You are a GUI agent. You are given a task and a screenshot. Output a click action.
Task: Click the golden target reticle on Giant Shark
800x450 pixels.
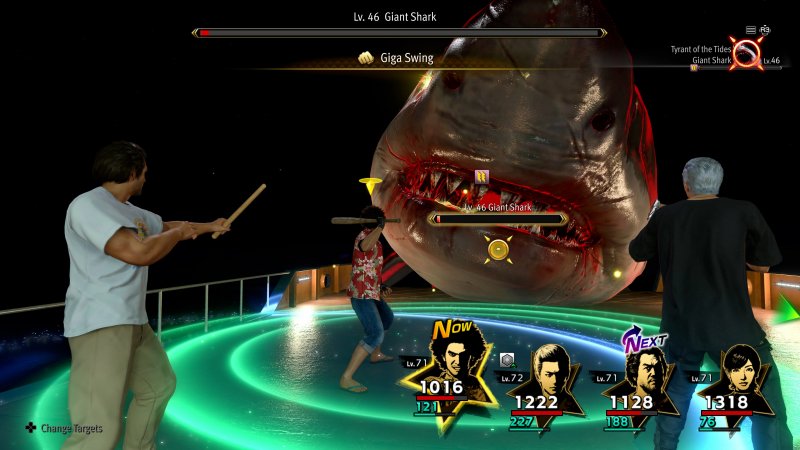pyautogui.click(x=495, y=248)
